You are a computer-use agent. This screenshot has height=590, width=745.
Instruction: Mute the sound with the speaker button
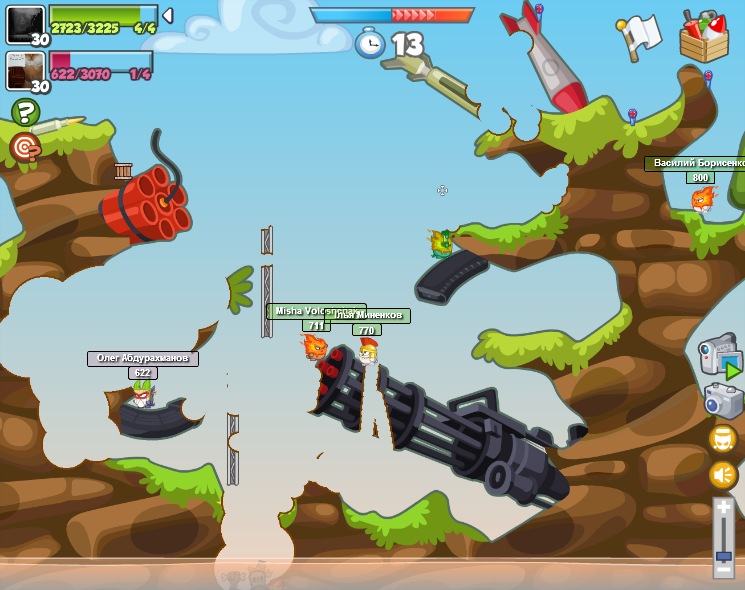(722, 475)
